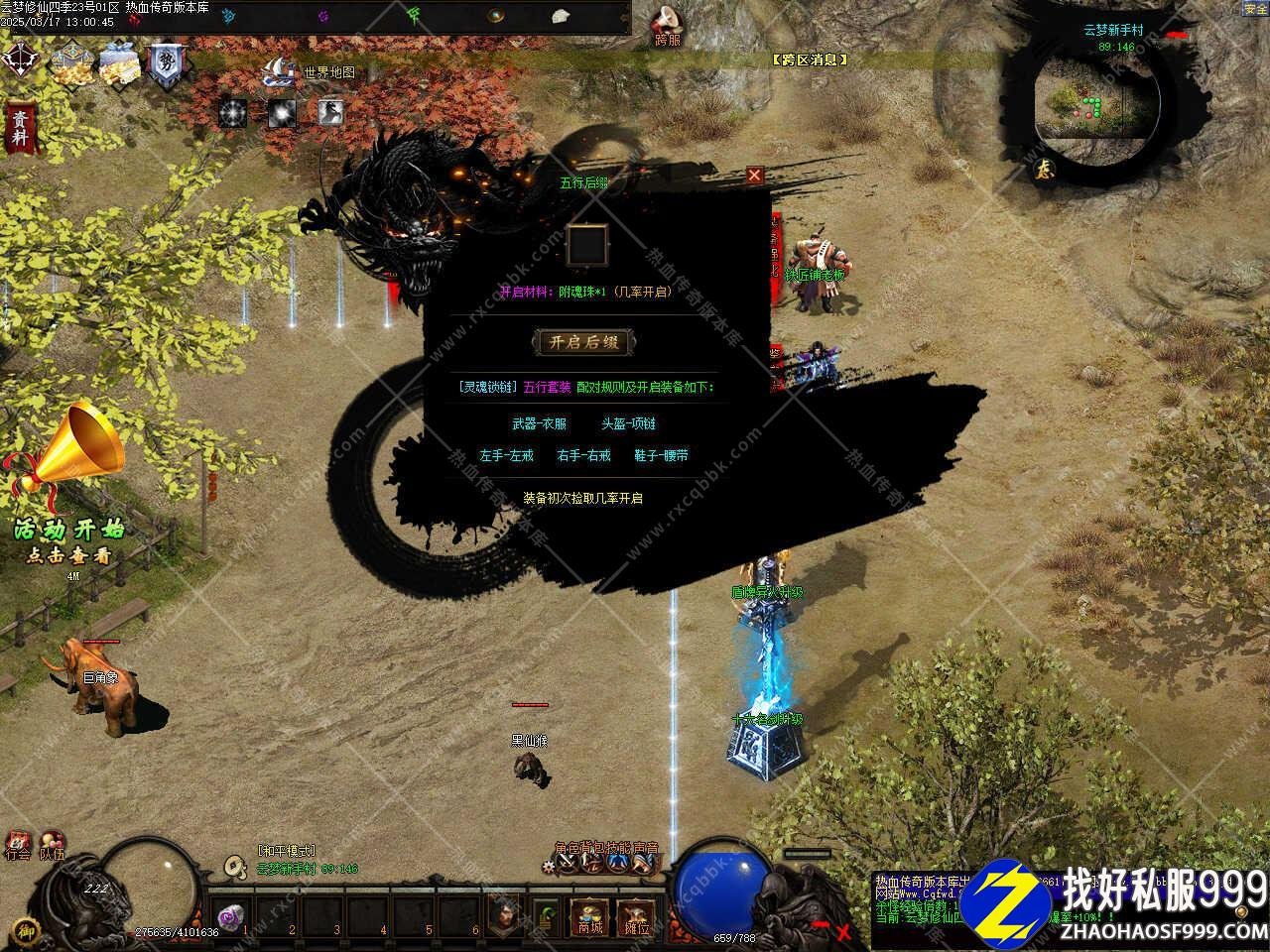The image size is (1270, 952).
Task: Open the 队伍 team menu
Action: 52,846
